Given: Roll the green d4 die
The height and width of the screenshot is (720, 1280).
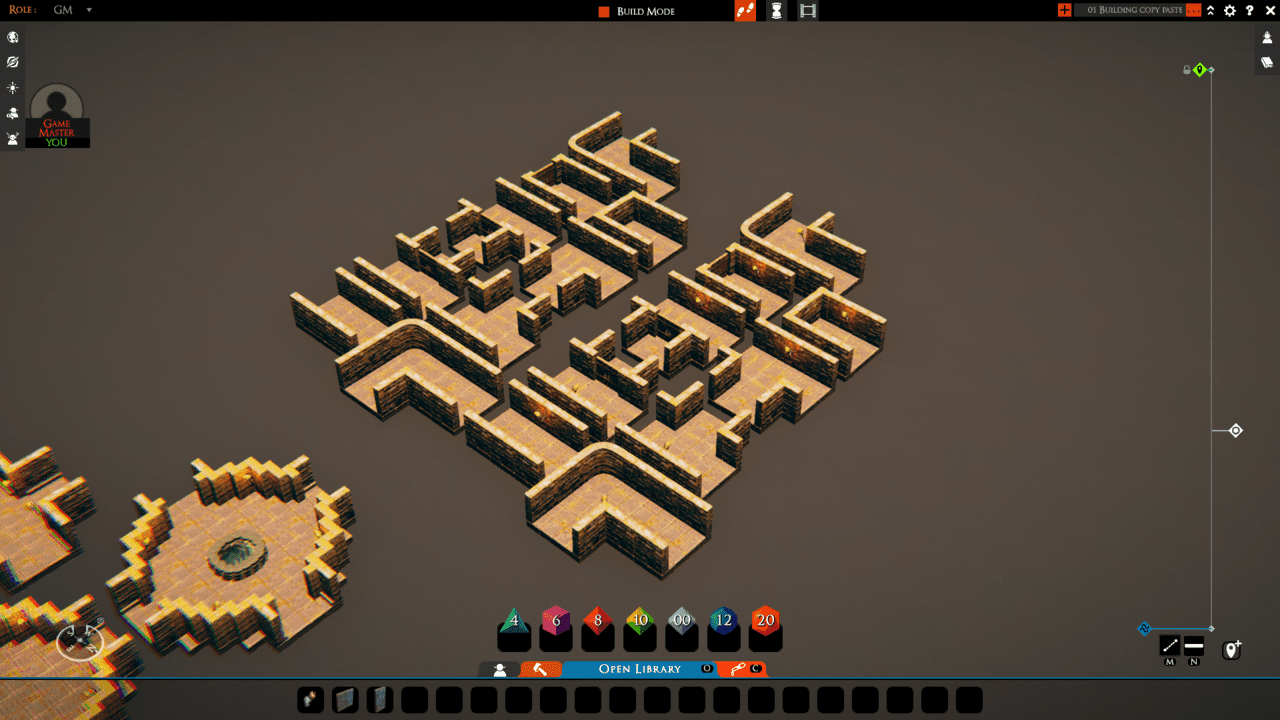Looking at the screenshot, I should 513,622.
